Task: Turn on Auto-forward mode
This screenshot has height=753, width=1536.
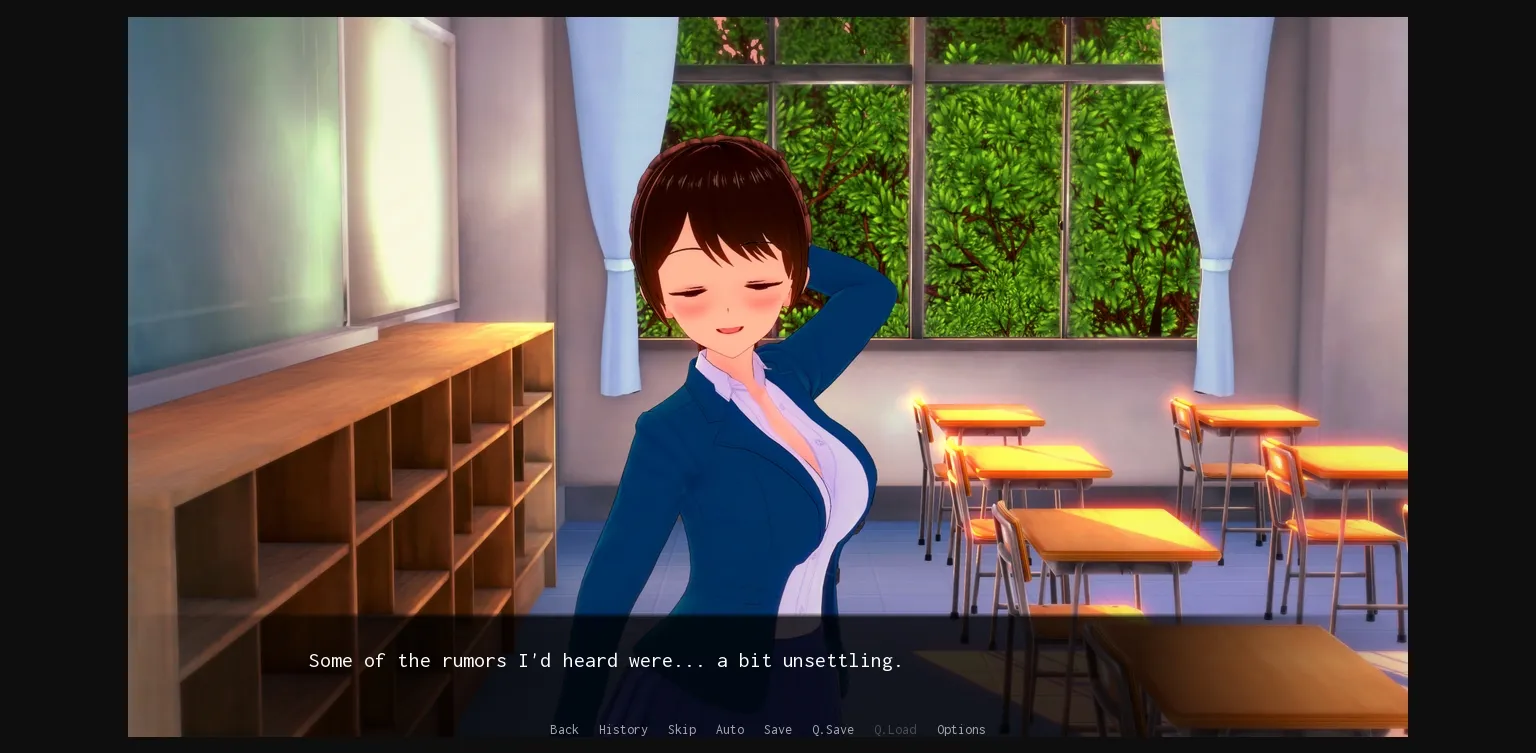Action: 730,729
